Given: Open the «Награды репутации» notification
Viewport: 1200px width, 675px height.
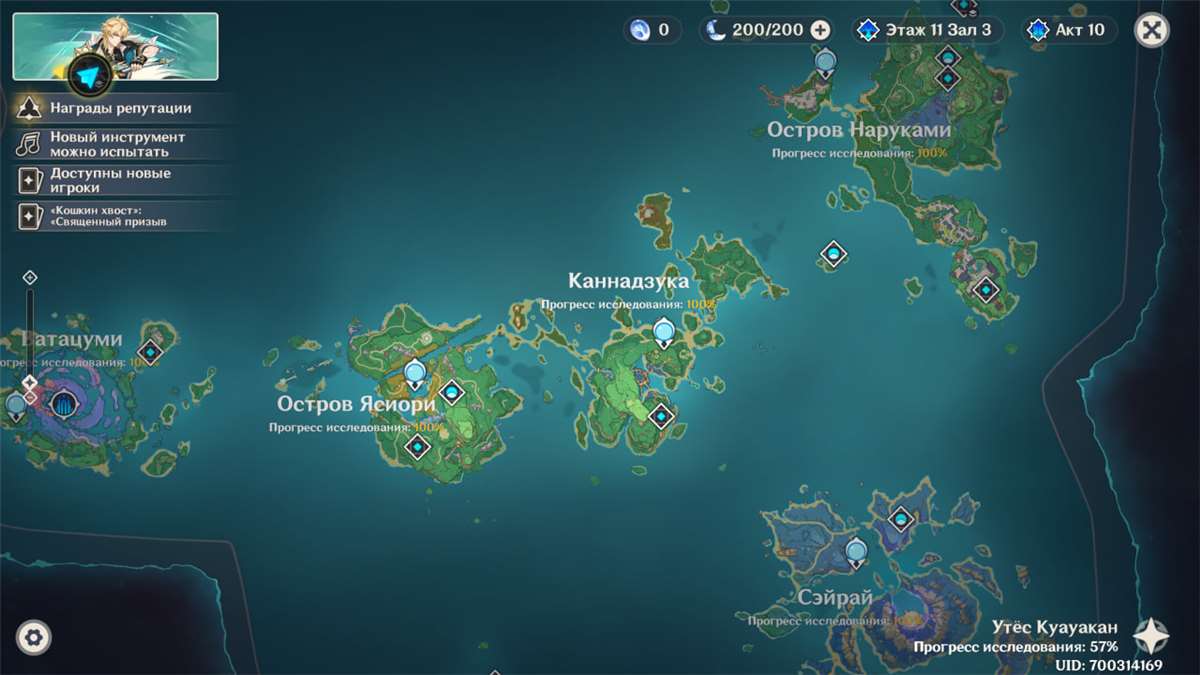Looking at the screenshot, I should [122, 108].
